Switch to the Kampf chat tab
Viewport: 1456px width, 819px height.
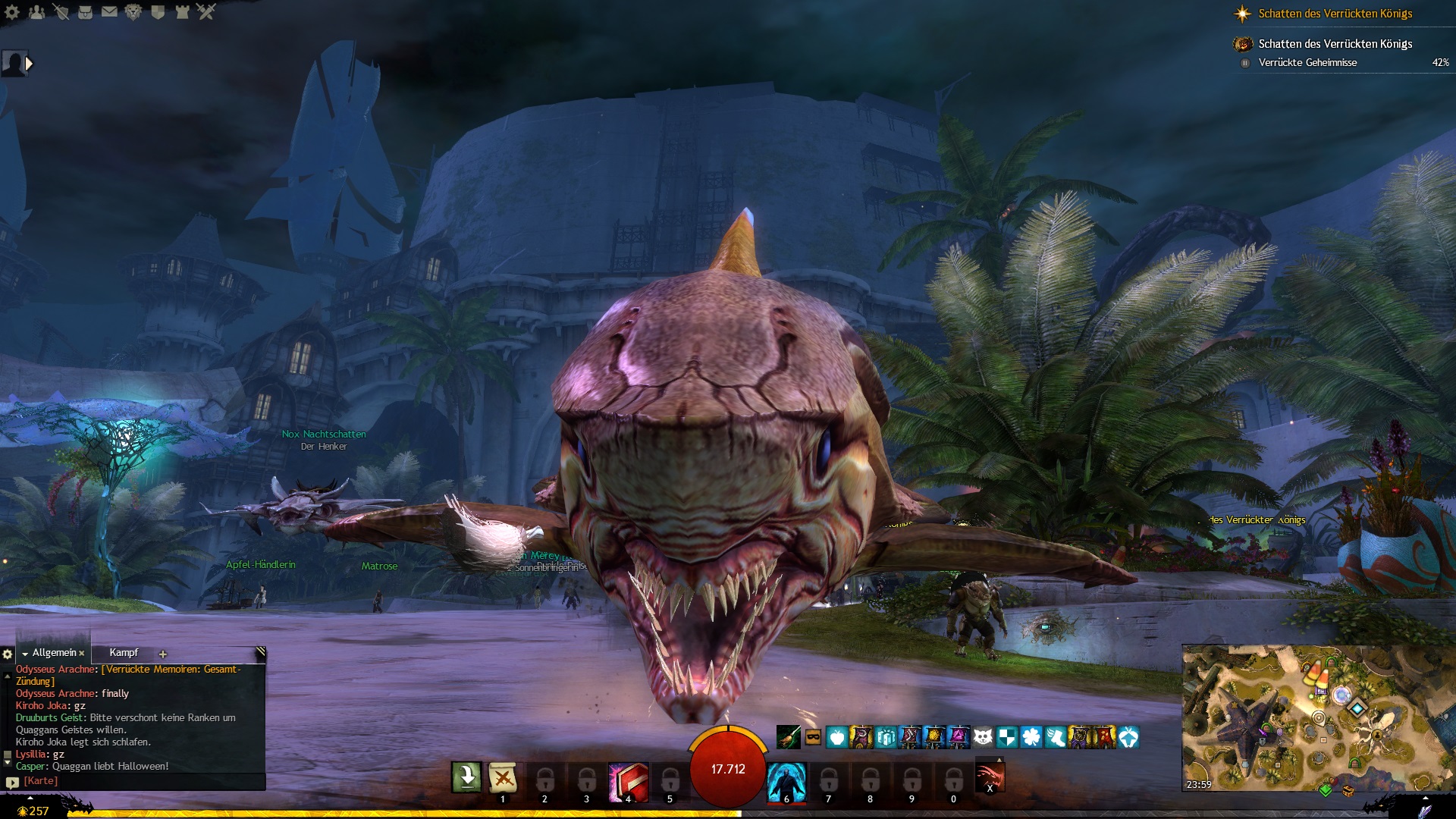point(124,653)
